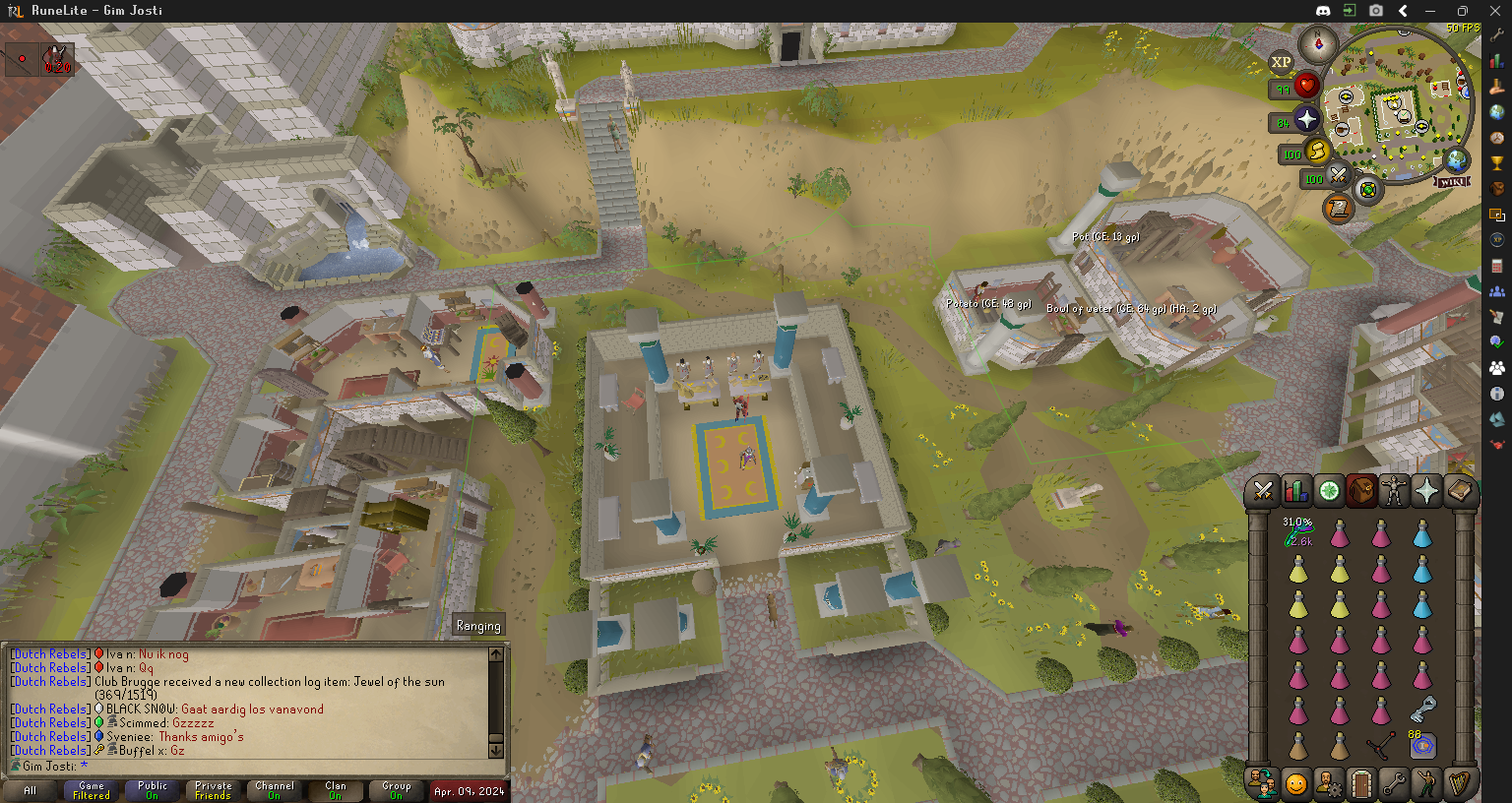Open the Combat Options tab
1512x803 pixels.
pyautogui.click(x=1264, y=490)
